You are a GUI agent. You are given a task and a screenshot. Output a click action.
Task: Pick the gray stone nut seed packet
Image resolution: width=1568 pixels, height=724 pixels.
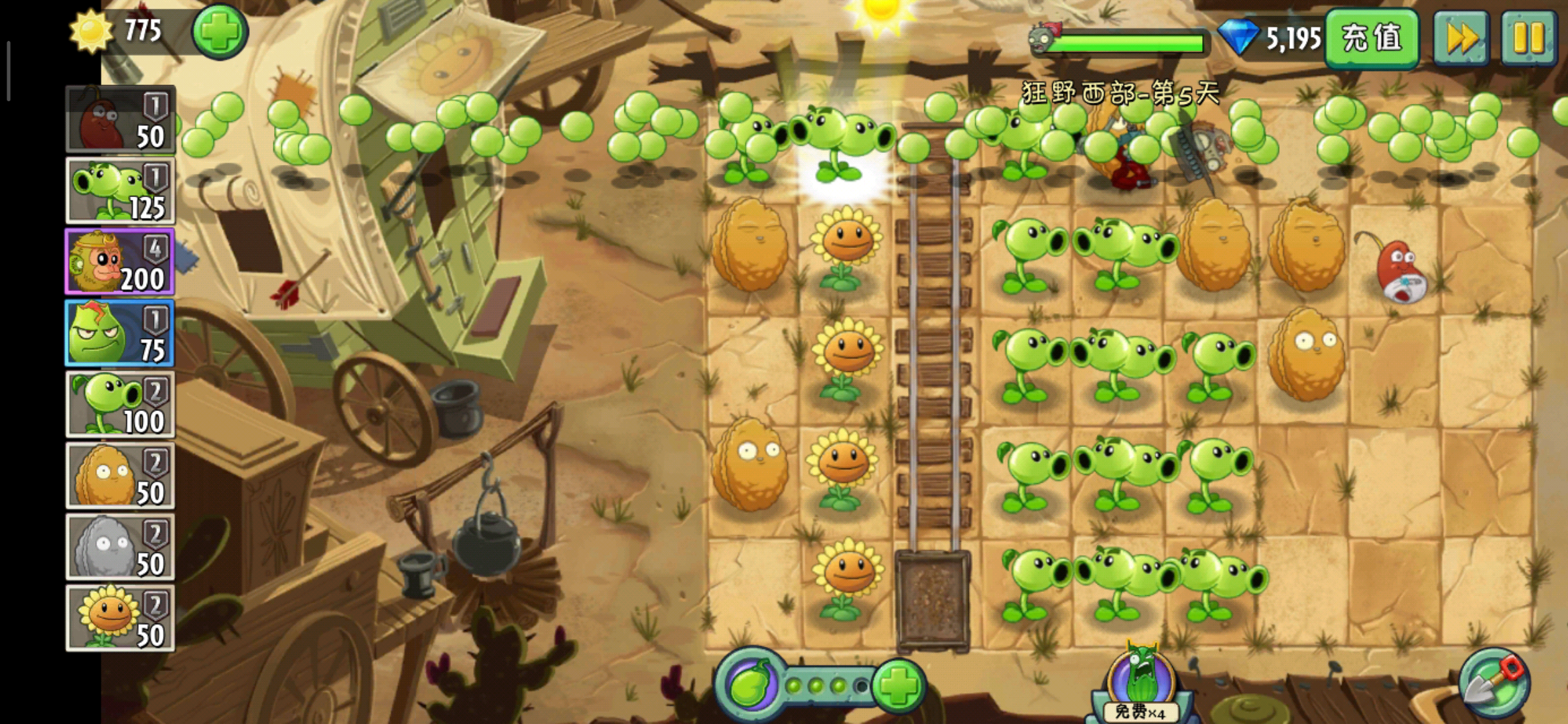120,547
